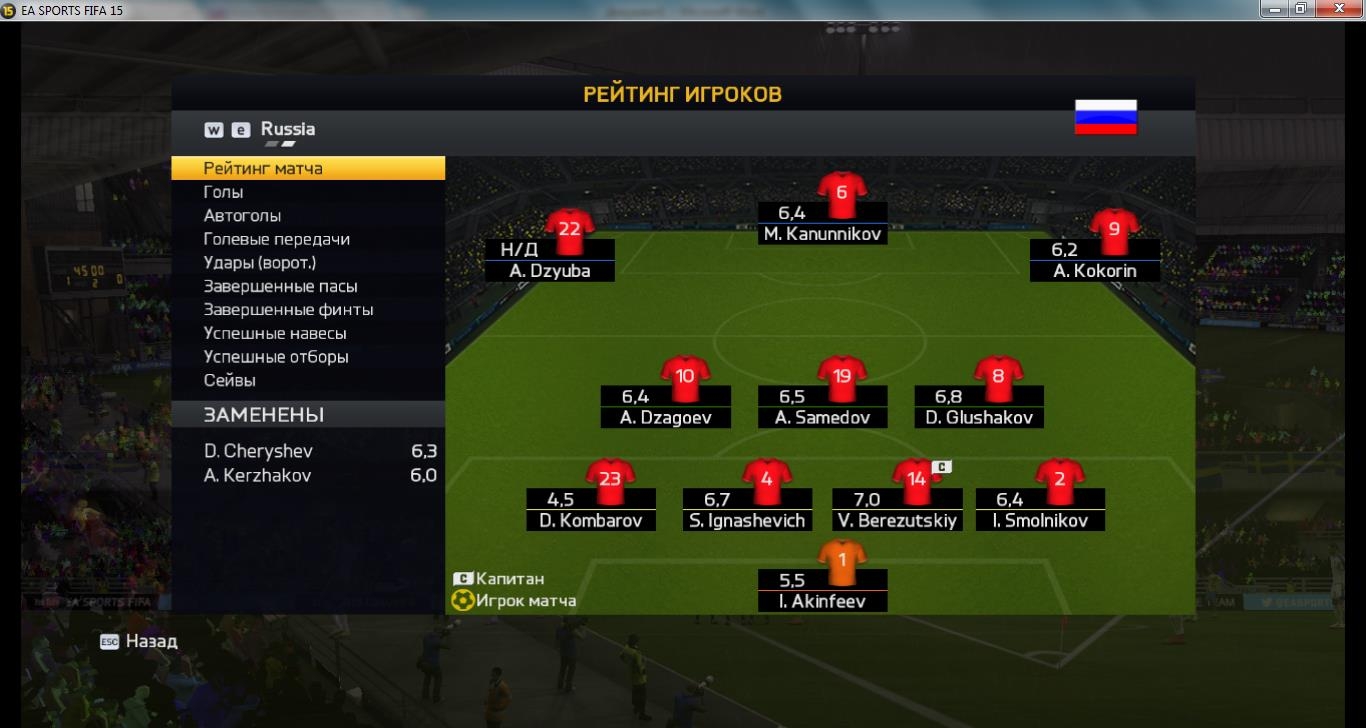1366x728 pixels.
Task: Show the Голевые передачи stats
Action: point(277,239)
